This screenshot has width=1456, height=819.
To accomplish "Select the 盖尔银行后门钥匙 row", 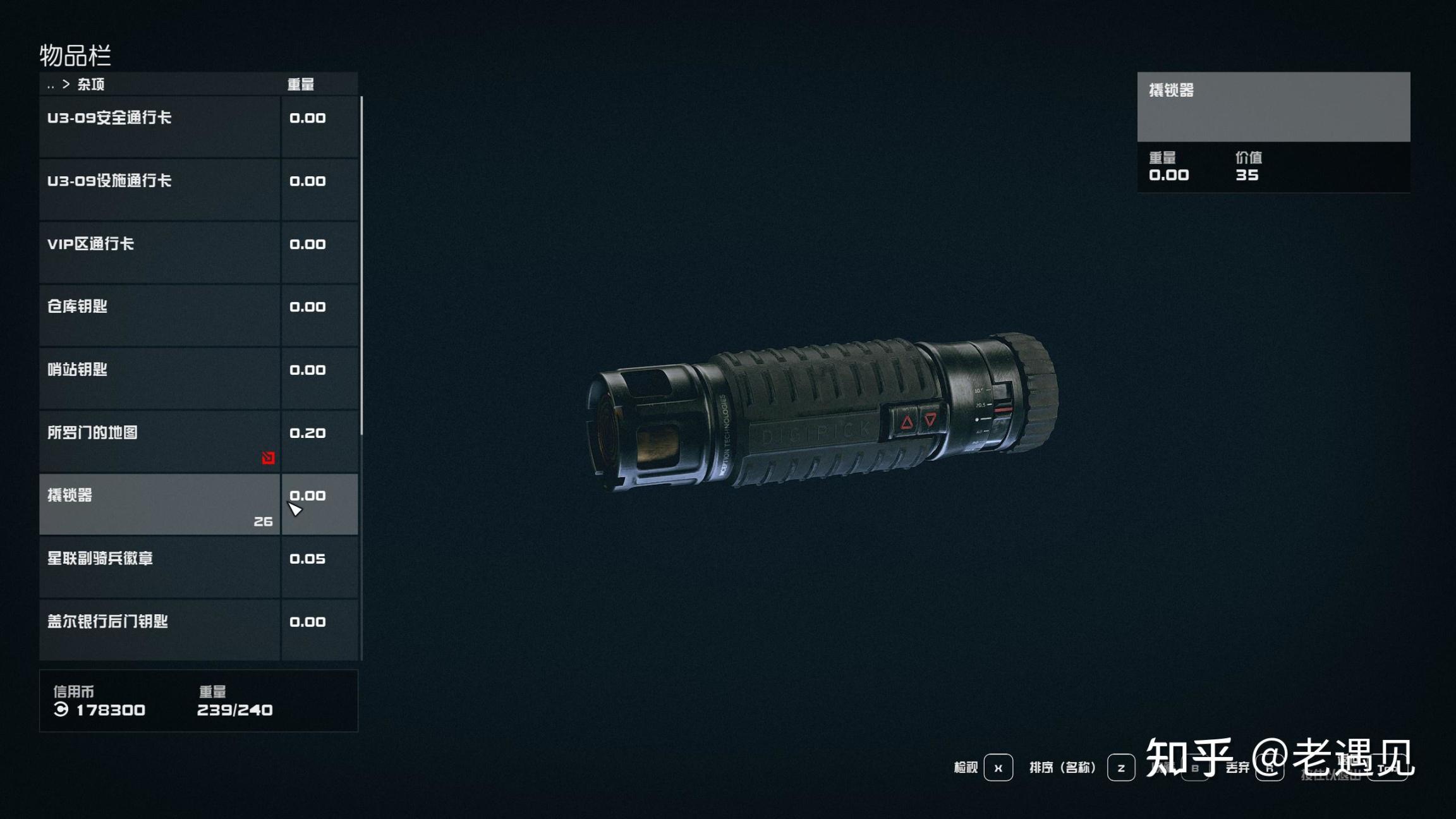I will click(x=159, y=629).
